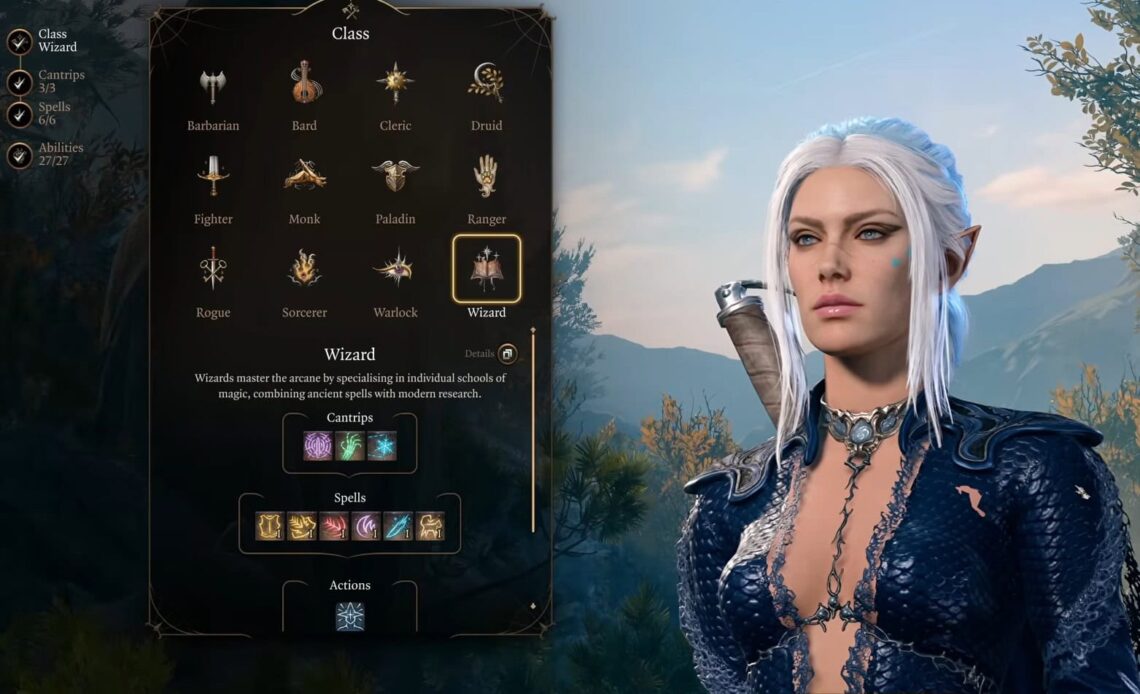Screen dimensions: 1140x694
Task: Inspect the green skeletal hand cantrip icon
Action: tap(350, 446)
